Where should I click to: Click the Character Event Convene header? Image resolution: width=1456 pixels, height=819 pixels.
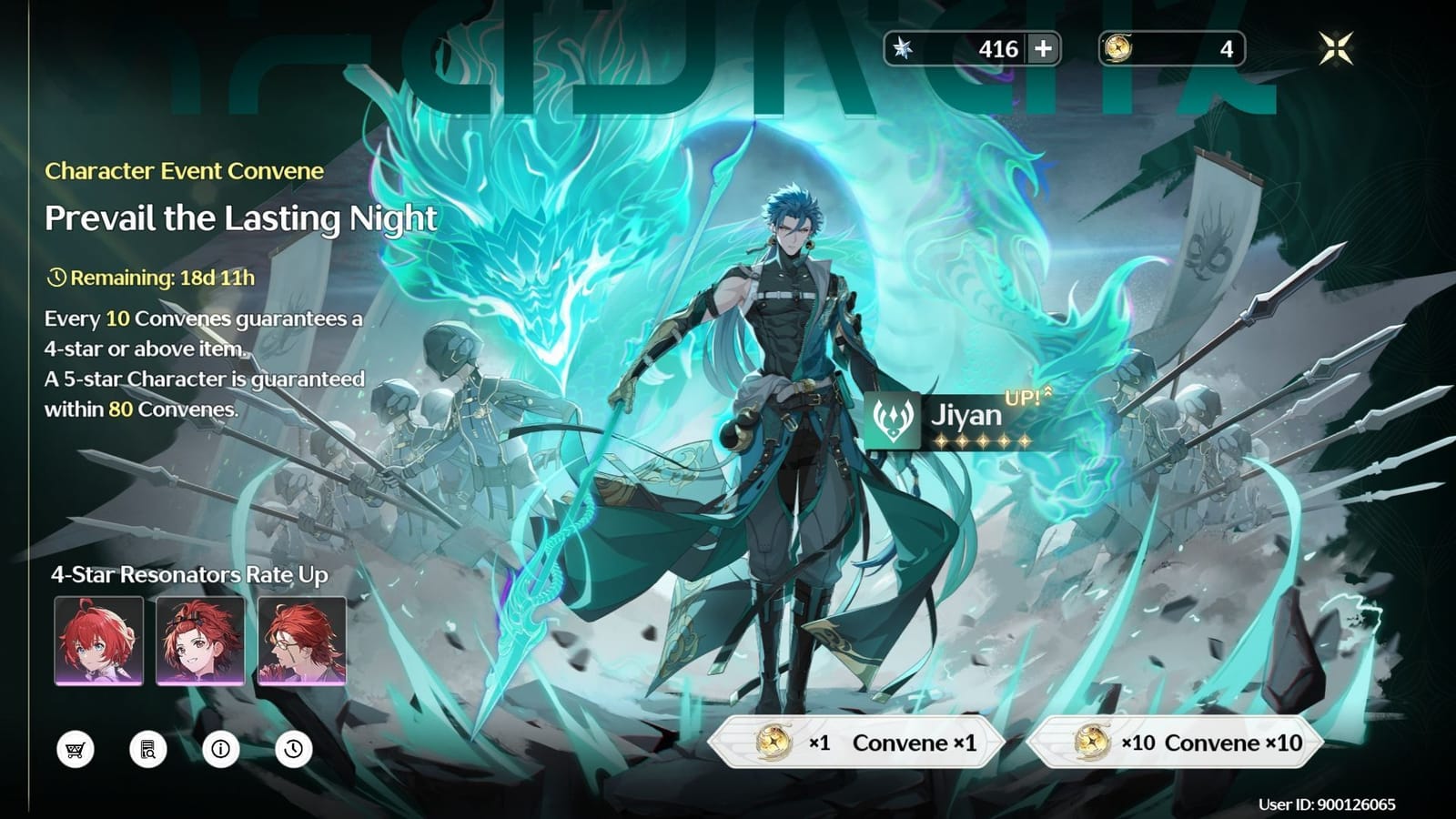185,171
